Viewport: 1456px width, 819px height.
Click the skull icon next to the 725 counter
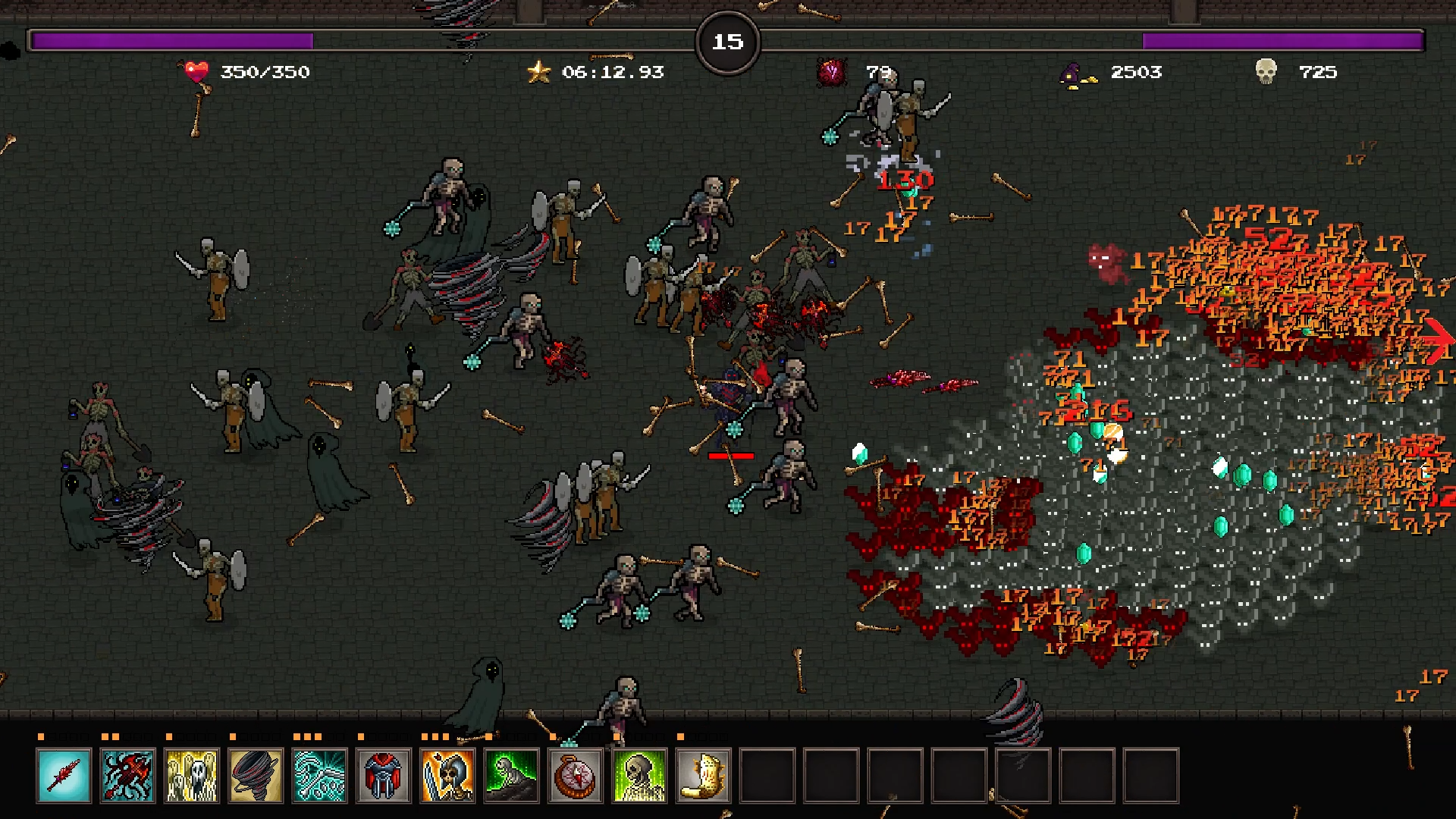click(x=1267, y=72)
